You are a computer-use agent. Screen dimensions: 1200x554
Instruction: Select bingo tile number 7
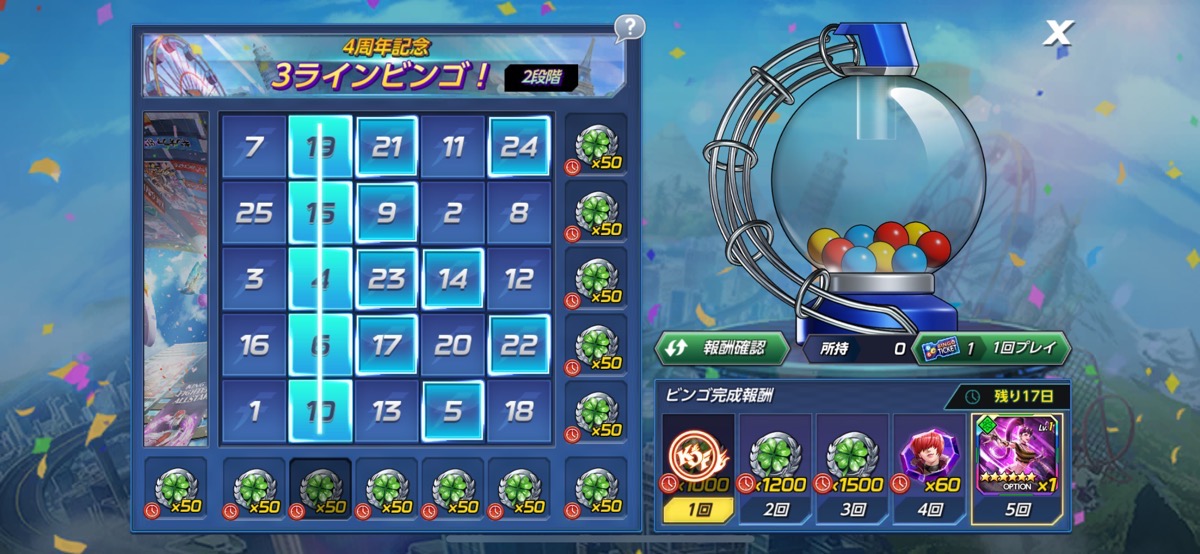[254, 148]
